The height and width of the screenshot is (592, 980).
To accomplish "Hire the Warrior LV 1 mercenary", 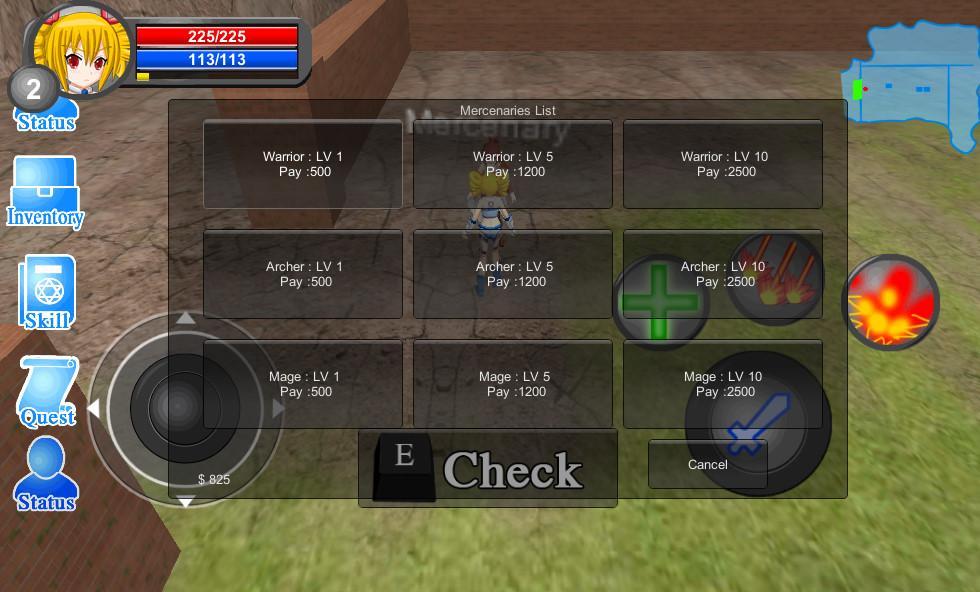I will point(302,164).
